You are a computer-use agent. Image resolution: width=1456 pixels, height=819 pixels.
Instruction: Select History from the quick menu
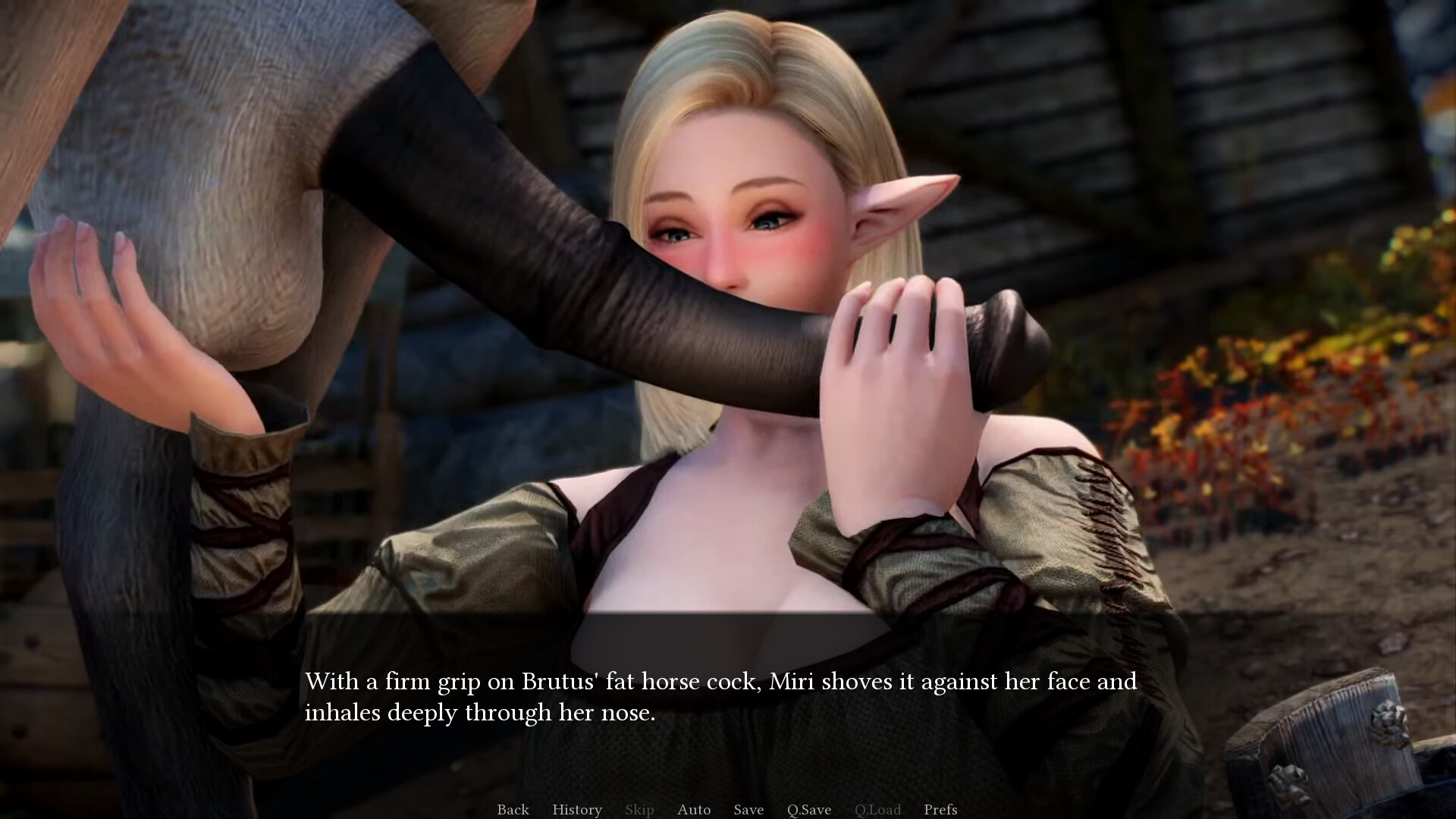[576, 810]
